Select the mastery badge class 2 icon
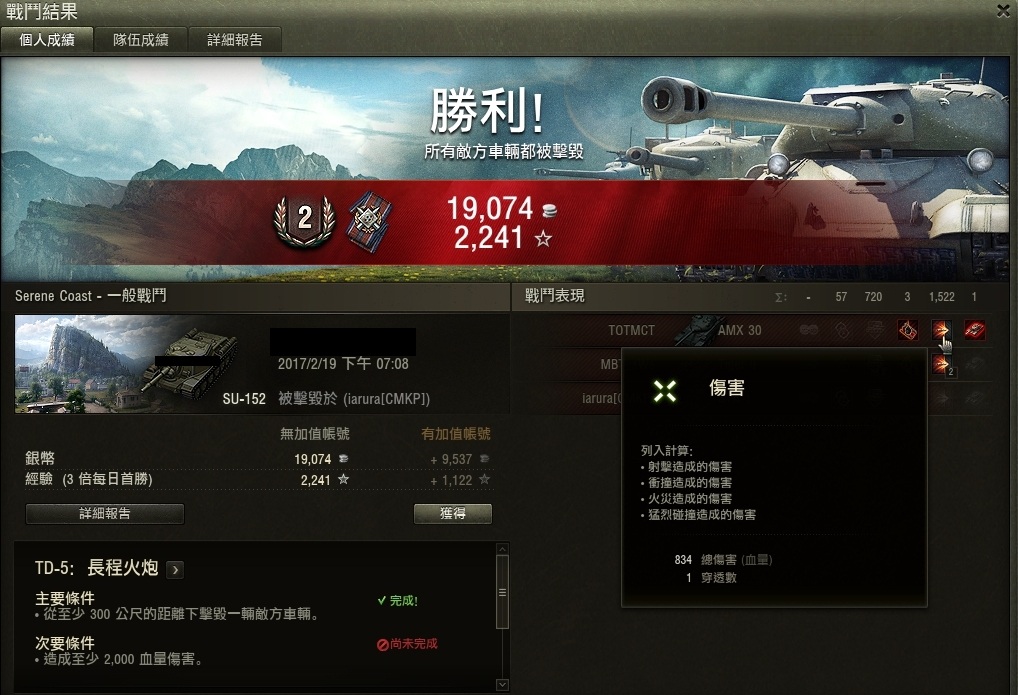 305,219
